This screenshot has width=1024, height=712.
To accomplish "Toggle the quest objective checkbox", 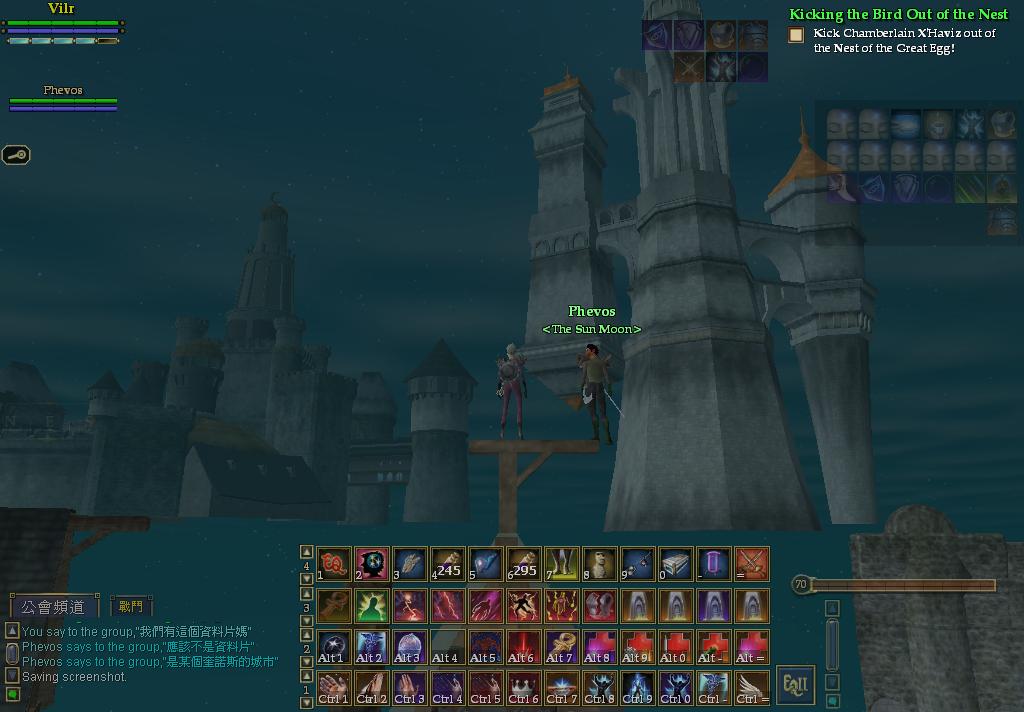I will click(796, 35).
